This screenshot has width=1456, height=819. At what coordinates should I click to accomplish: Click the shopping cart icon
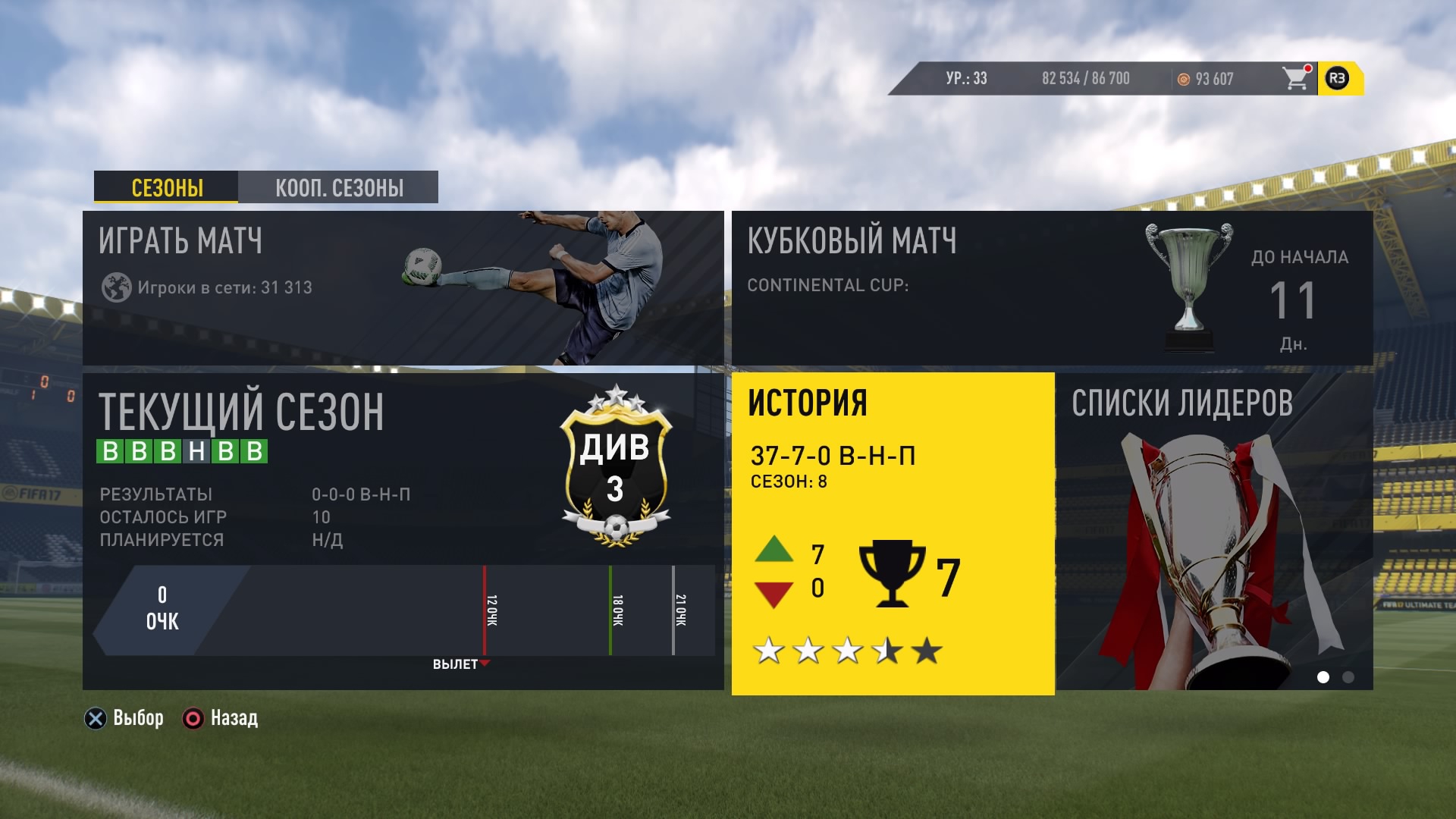pyautogui.click(x=1296, y=78)
